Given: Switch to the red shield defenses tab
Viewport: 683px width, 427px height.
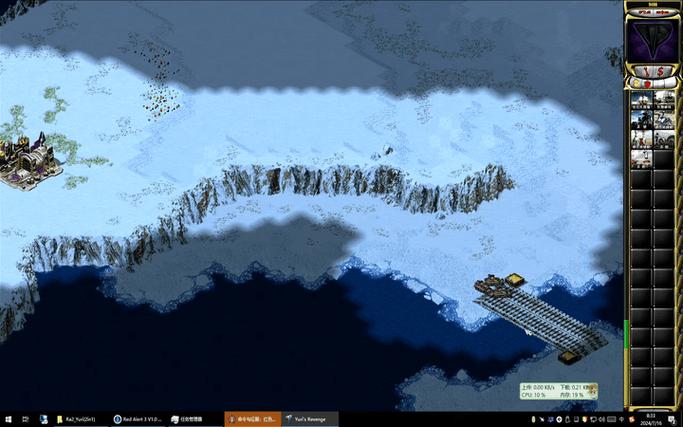Looking at the screenshot, I should (646, 85).
